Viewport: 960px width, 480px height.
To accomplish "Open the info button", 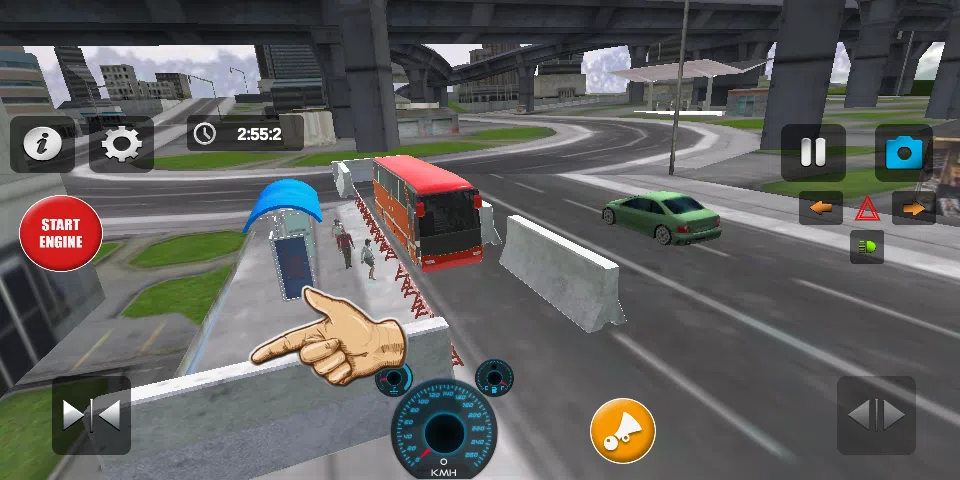I will click(x=42, y=144).
